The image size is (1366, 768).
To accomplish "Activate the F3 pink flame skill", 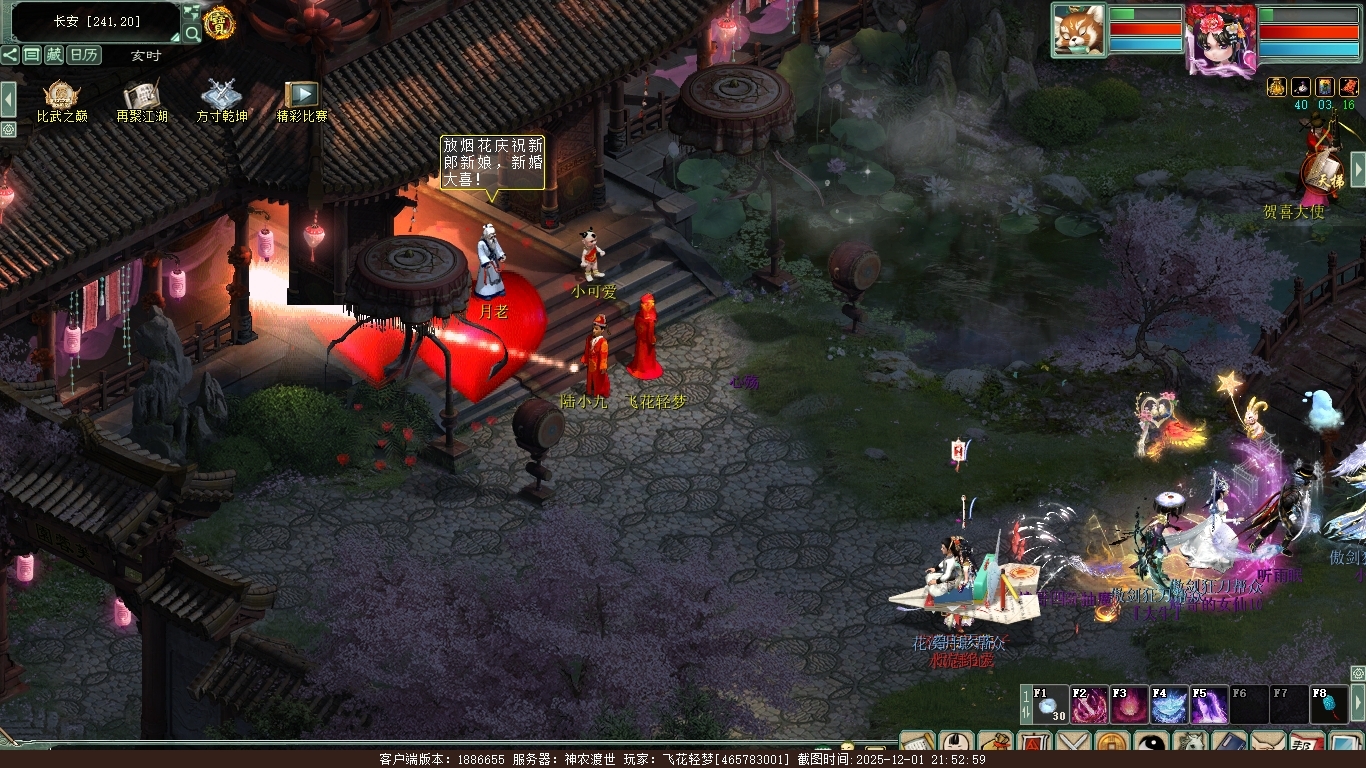I will coord(1129,704).
